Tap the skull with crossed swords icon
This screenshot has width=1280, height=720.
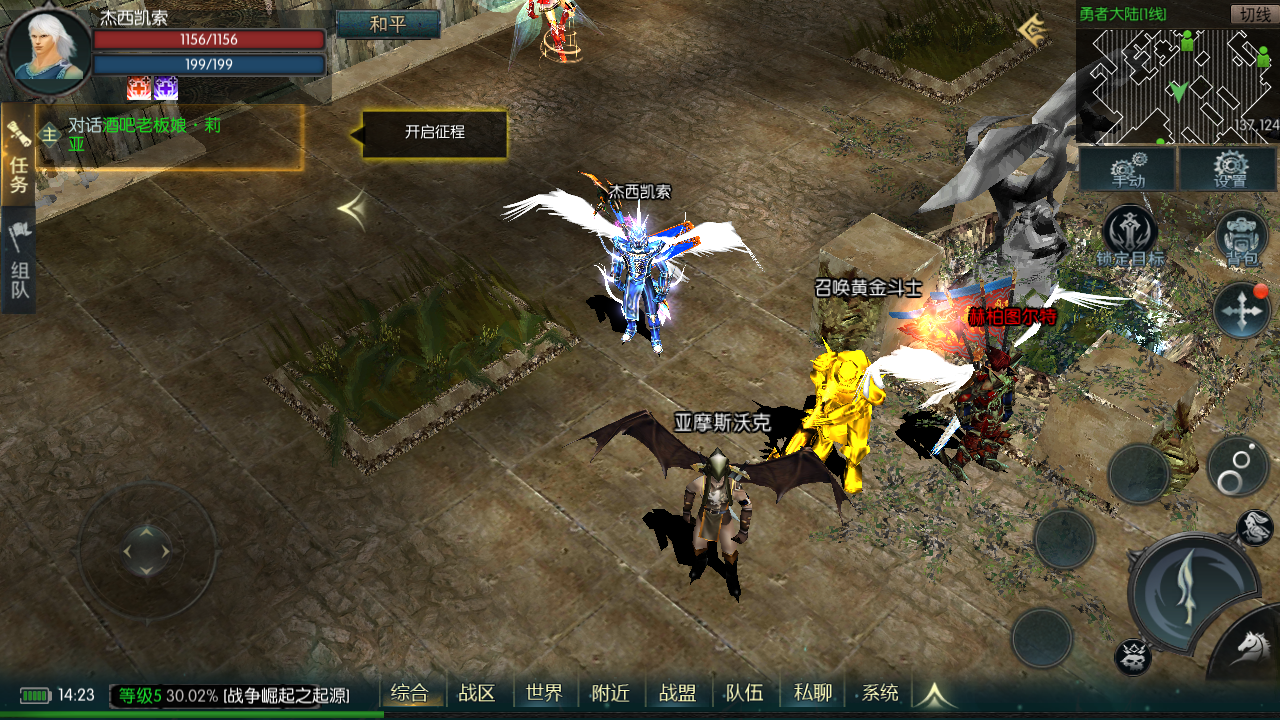point(1133,657)
